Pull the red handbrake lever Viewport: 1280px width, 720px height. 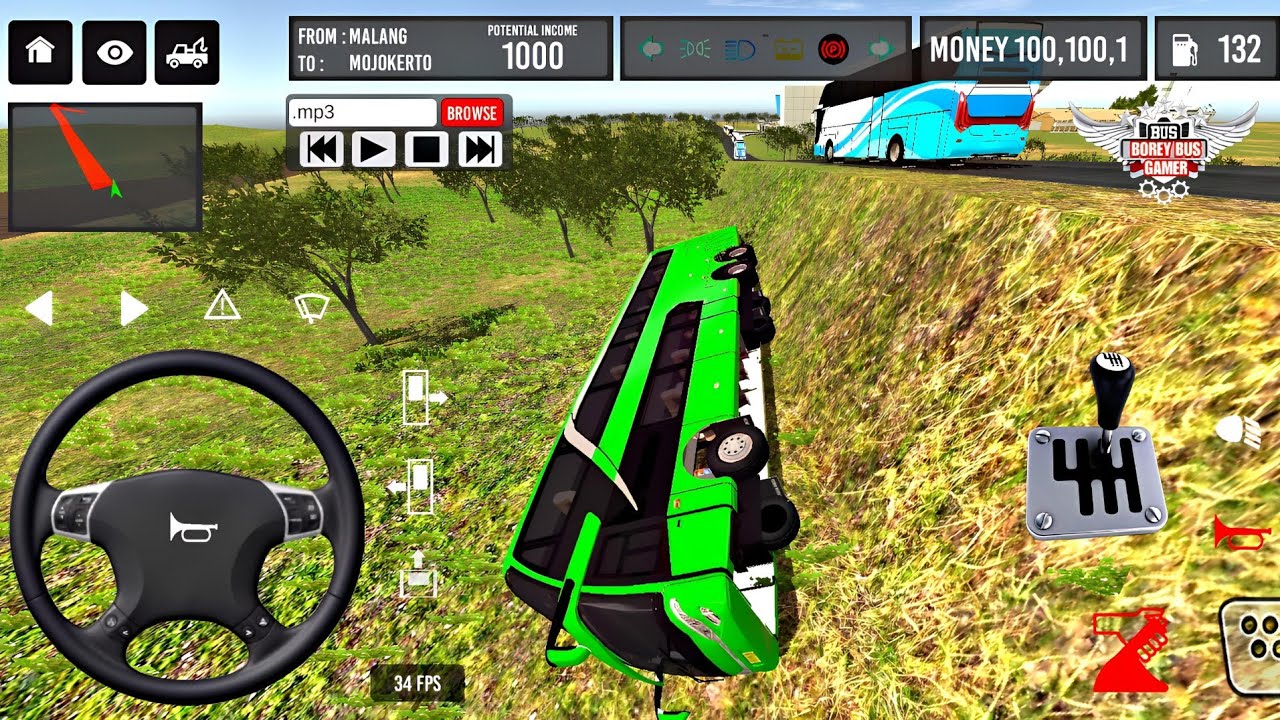point(1131,650)
